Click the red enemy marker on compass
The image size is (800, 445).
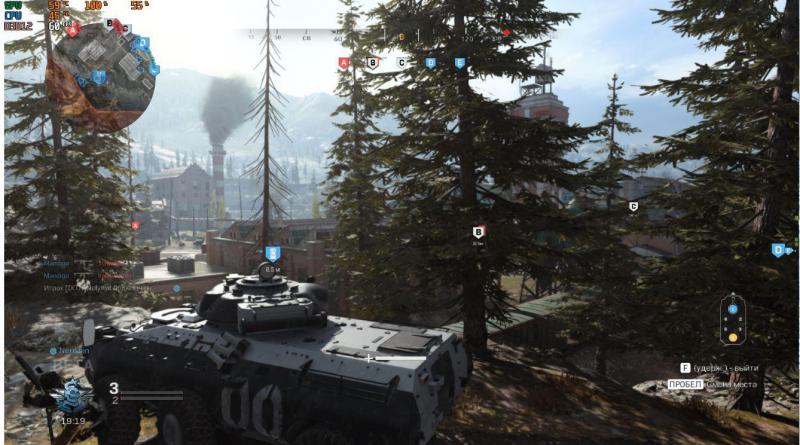point(506,33)
